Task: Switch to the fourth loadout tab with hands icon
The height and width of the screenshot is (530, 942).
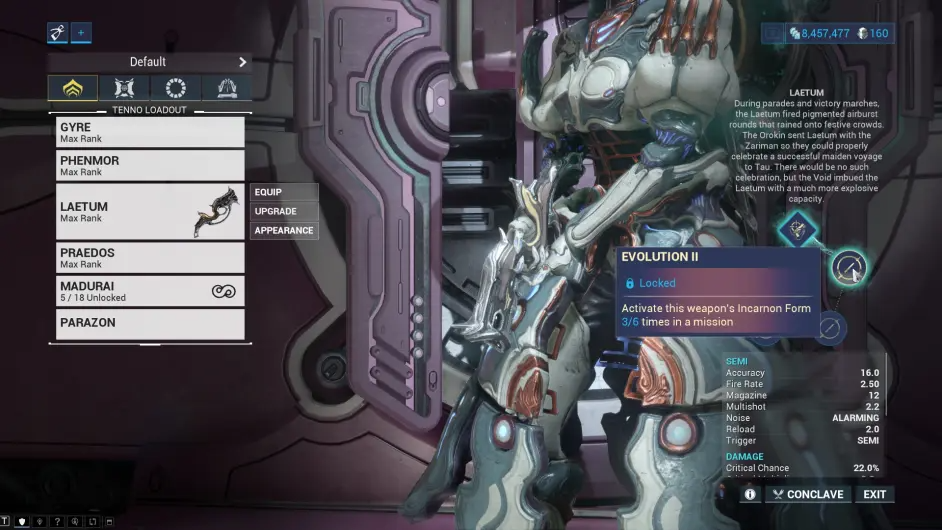Action: coord(226,89)
